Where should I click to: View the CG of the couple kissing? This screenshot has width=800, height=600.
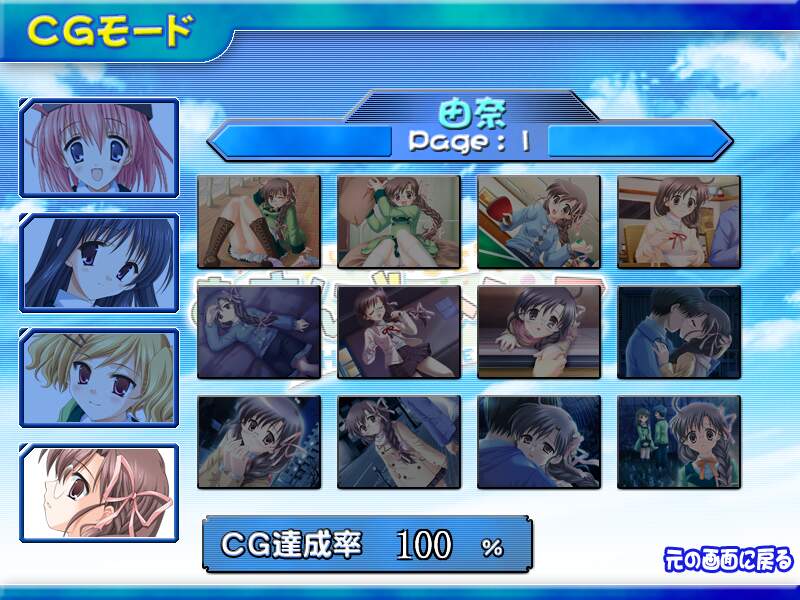[x=679, y=332]
